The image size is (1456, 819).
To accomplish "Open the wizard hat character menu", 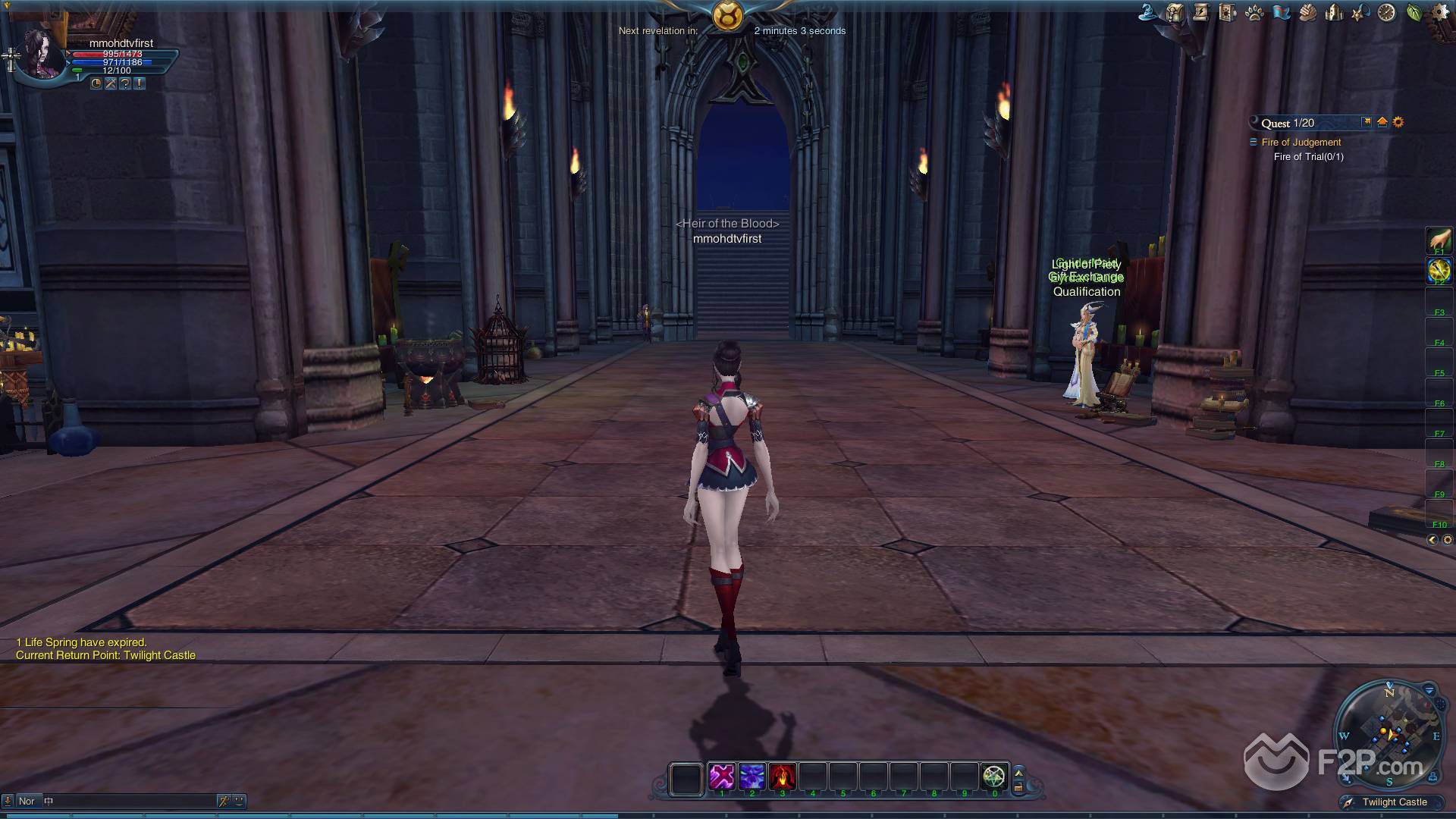I will coord(1149,12).
